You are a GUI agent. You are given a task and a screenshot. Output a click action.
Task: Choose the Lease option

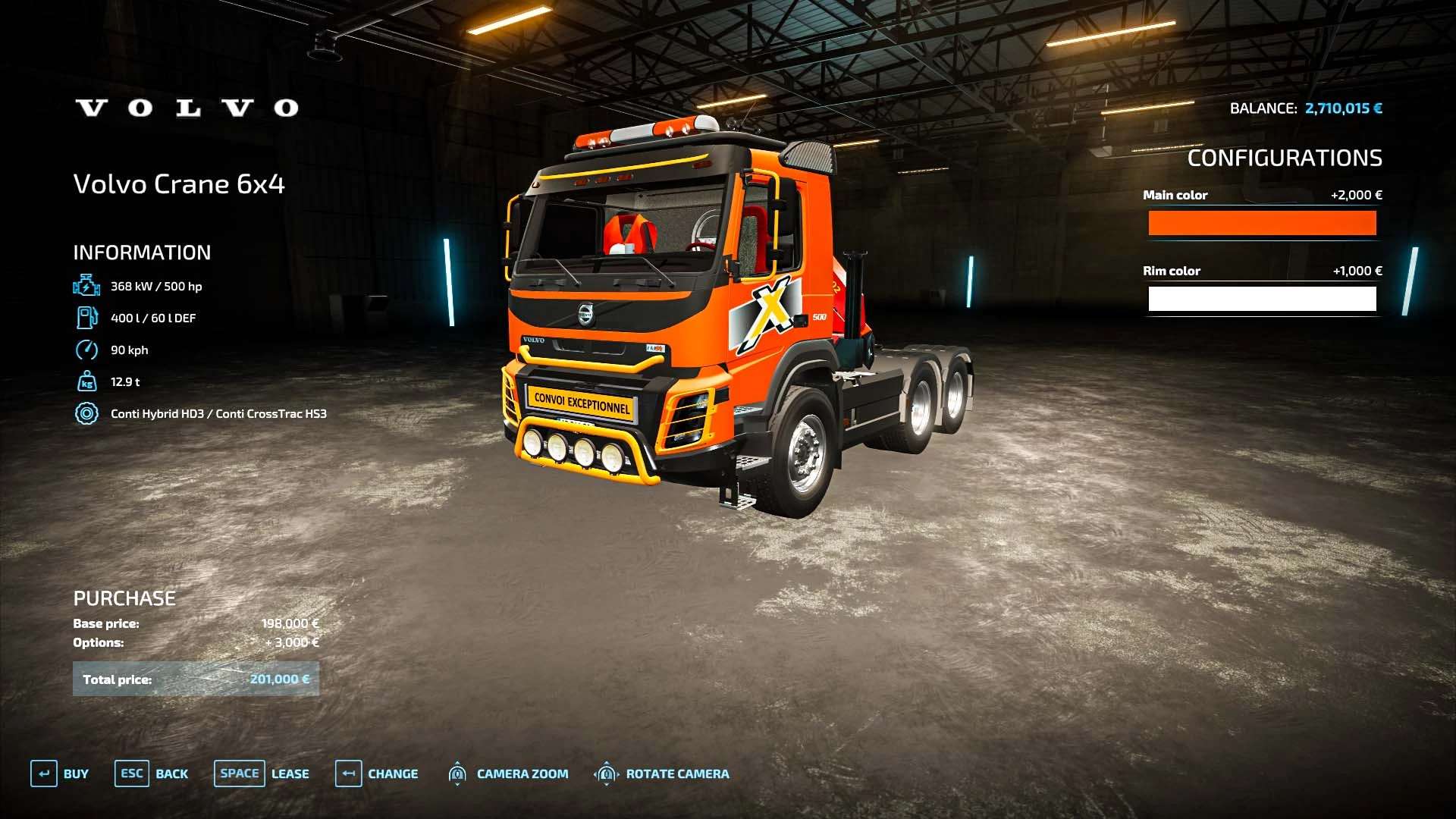click(x=262, y=773)
